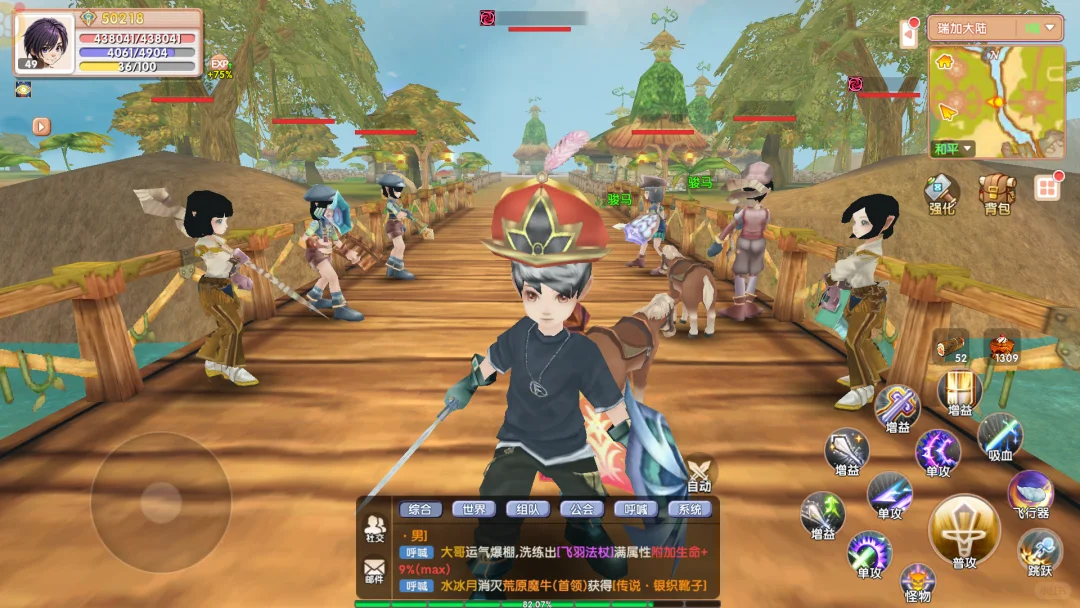Summon the 飞行器 flying mount
Viewport: 1080px width, 608px height.
point(1030,494)
